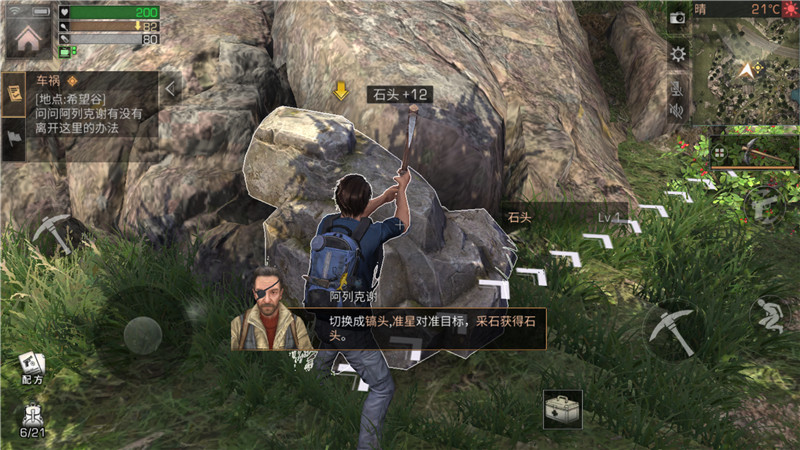This screenshot has width=800, height=450.
Task: Switch to the flag tab
Action: 15,138
